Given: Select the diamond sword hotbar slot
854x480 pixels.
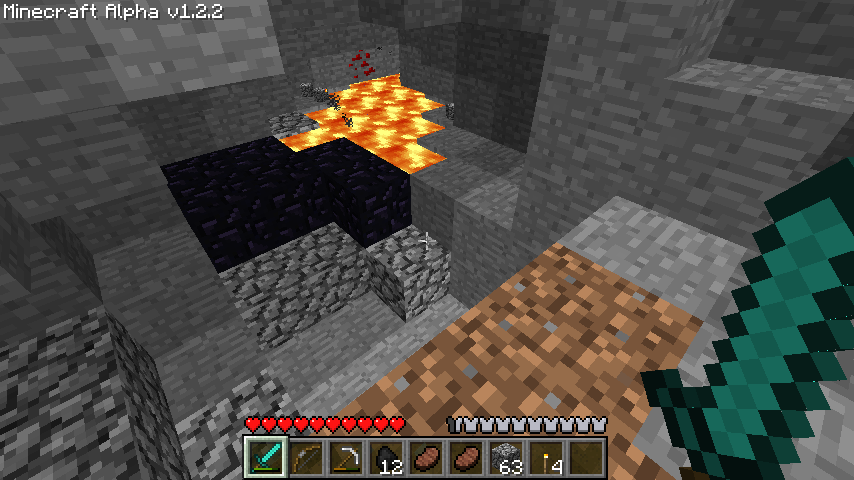Looking at the screenshot, I should (266, 457).
